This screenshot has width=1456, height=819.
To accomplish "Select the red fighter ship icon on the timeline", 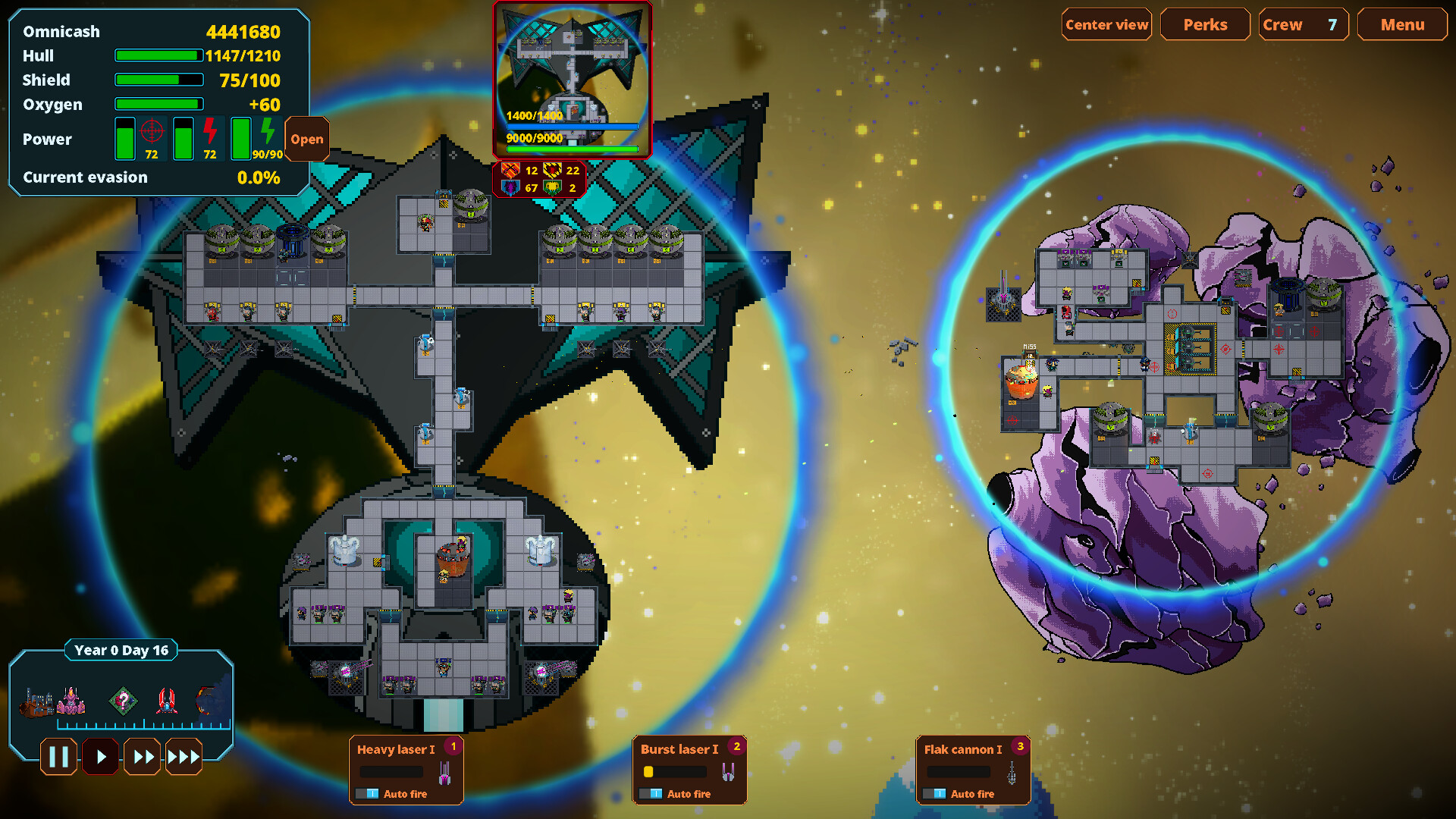I will [x=165, y=699].
